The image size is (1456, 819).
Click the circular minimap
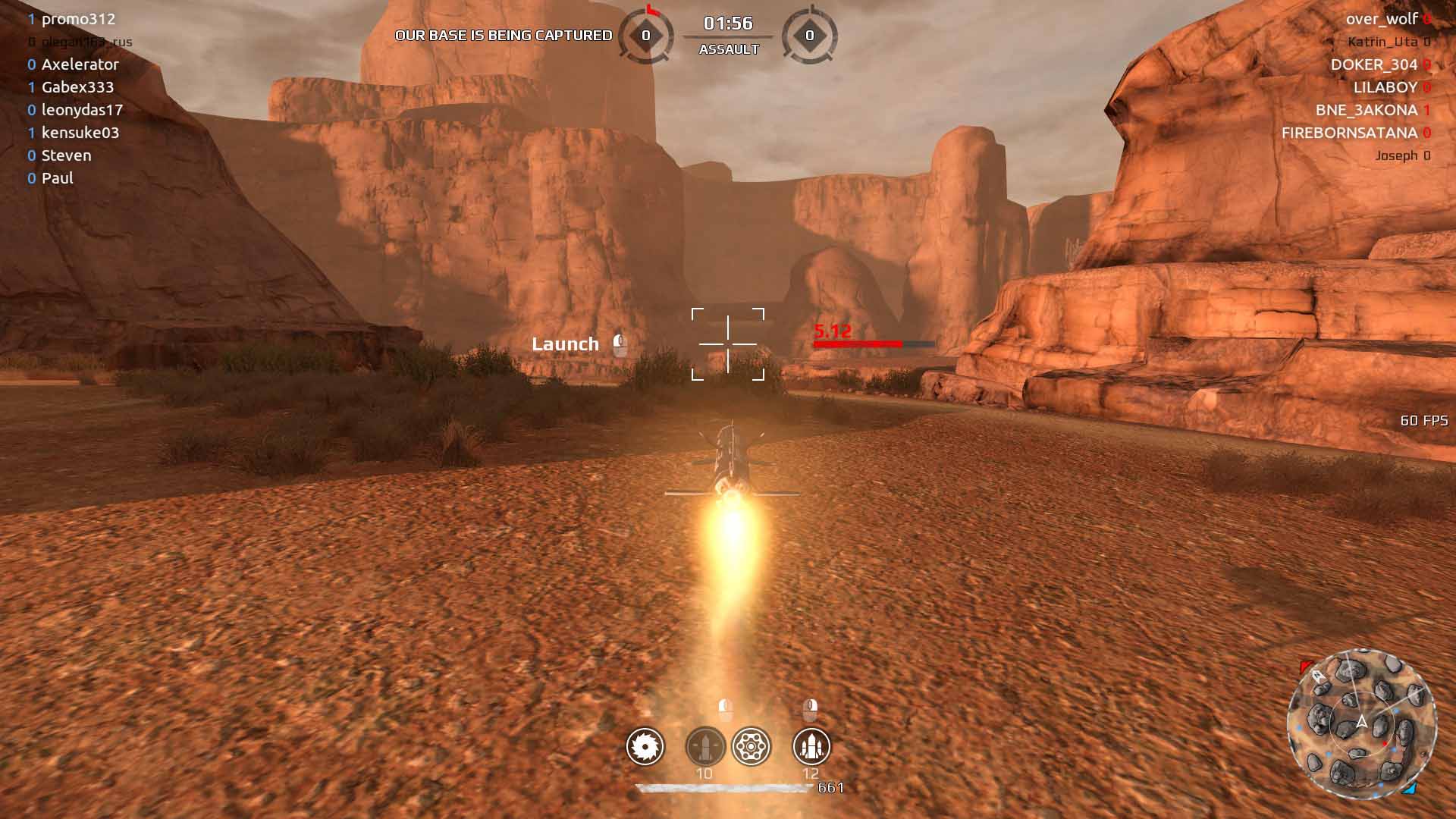1361,723
